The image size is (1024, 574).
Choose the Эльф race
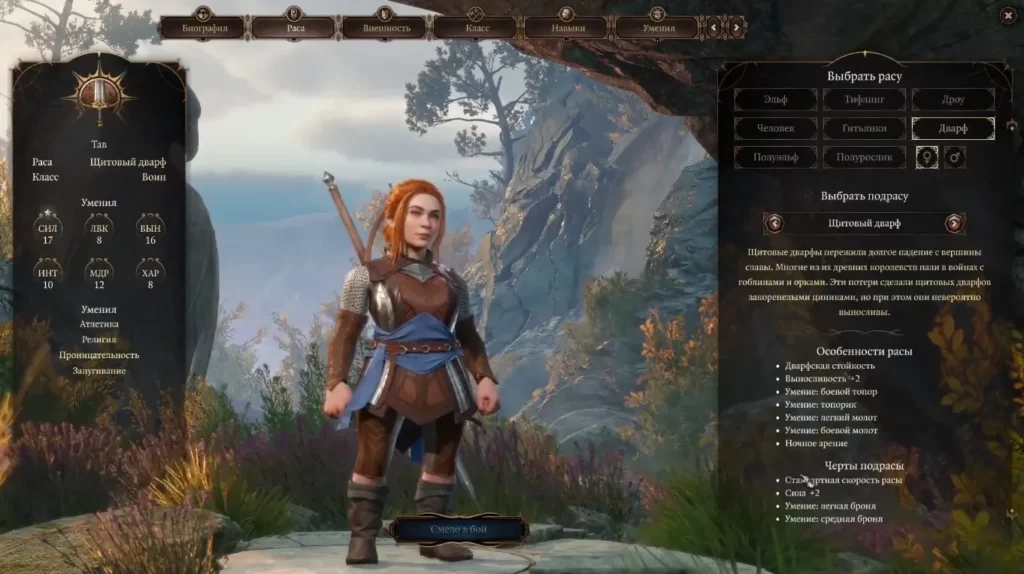tap(775, 99)
